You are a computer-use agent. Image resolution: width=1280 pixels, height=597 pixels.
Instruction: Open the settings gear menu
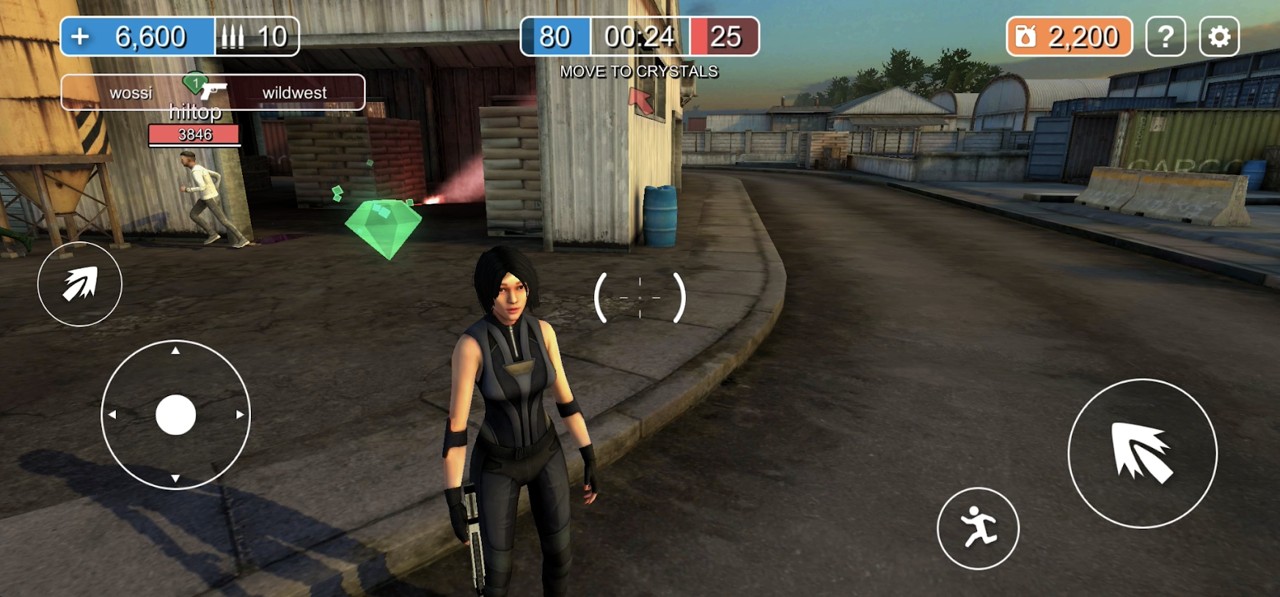coord(1219,37)
